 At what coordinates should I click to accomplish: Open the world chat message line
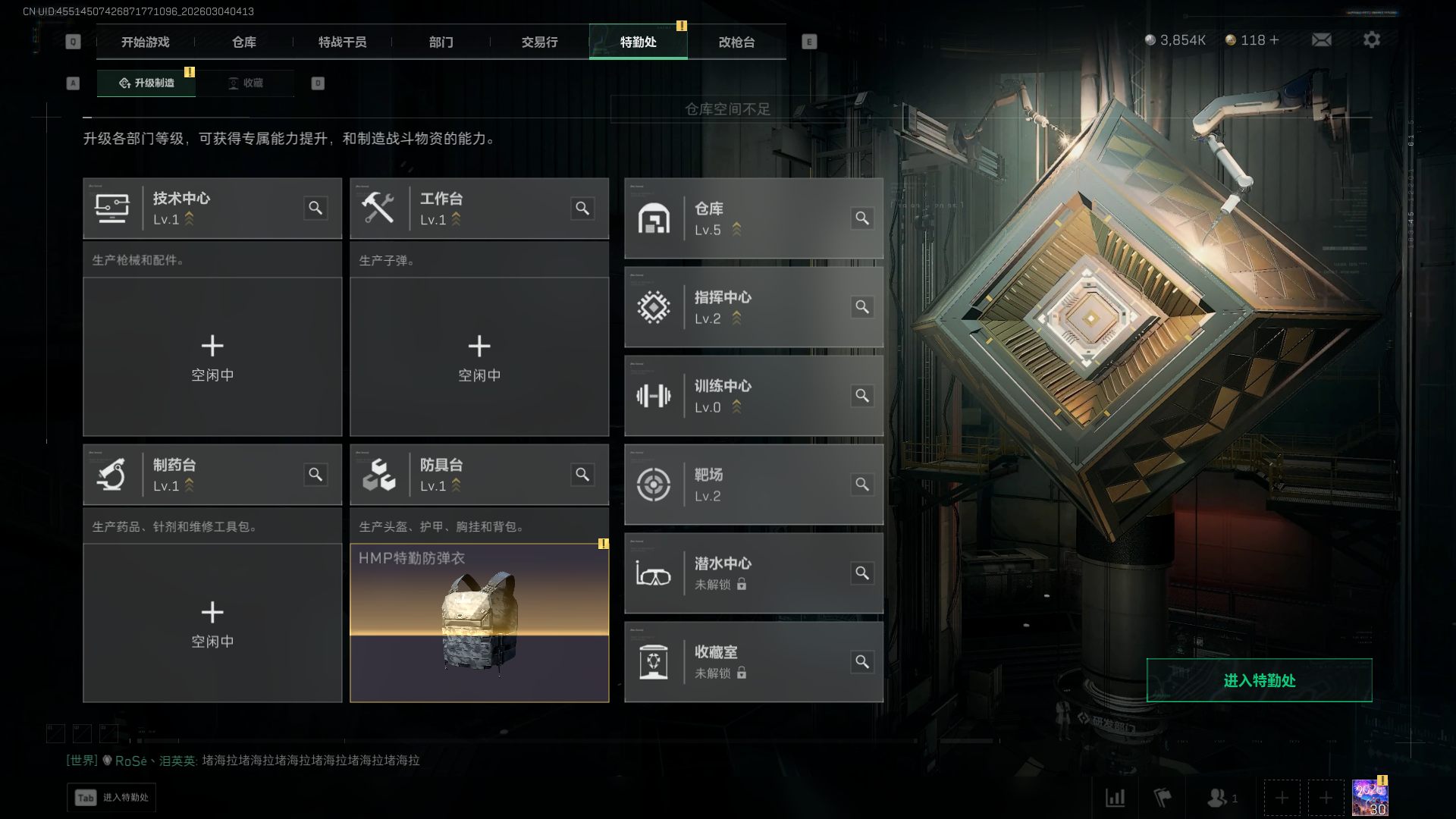point(243,761)
